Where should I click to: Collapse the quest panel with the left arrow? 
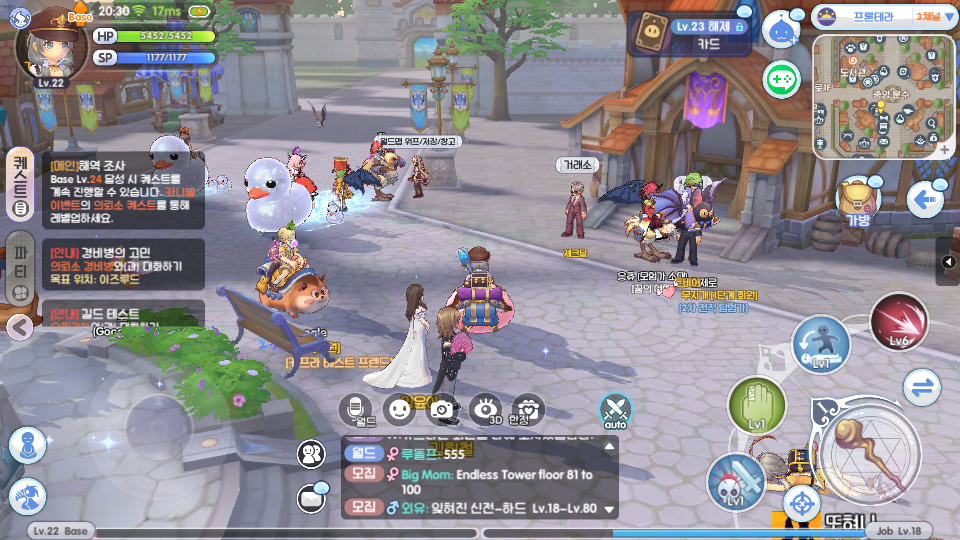[19, 326]
